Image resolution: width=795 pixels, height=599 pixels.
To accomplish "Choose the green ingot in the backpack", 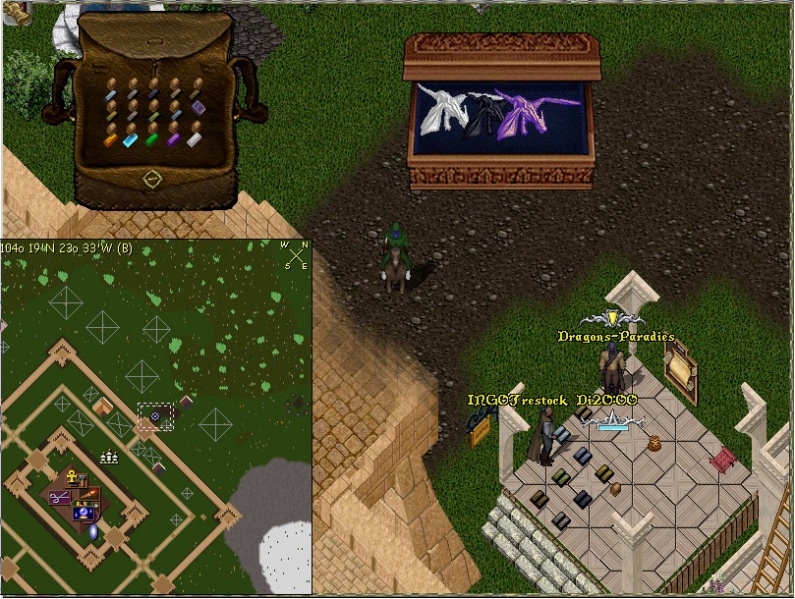I will 151,141.
